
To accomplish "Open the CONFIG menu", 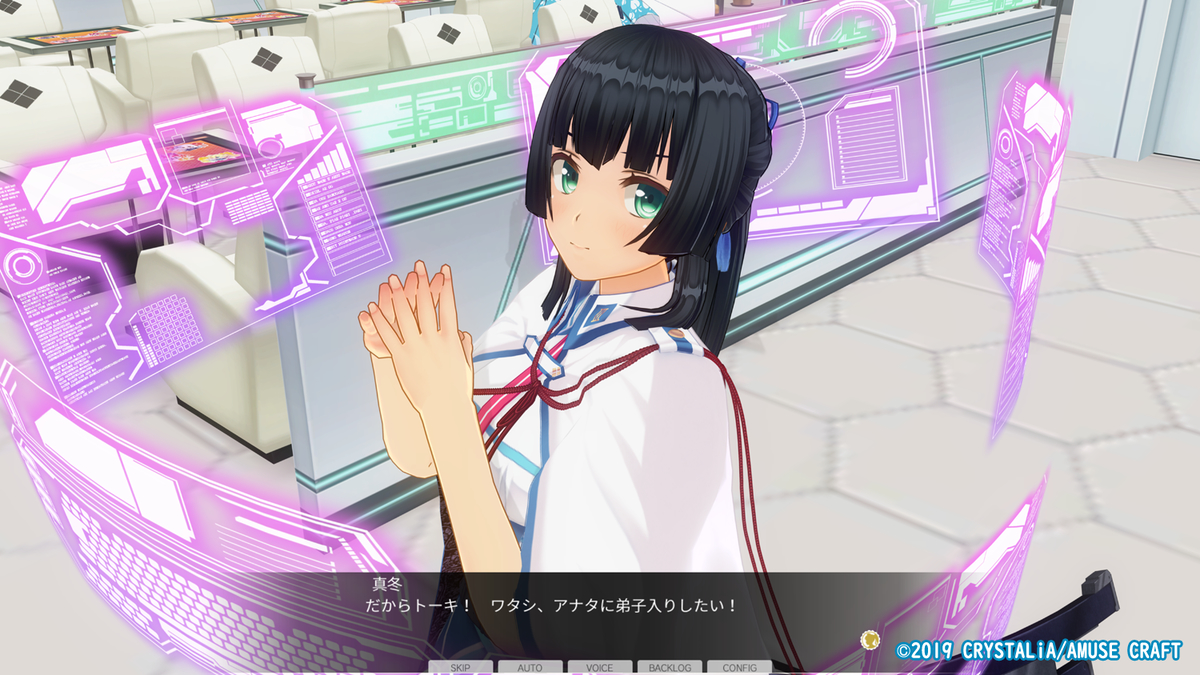I will tap(739, 667).
